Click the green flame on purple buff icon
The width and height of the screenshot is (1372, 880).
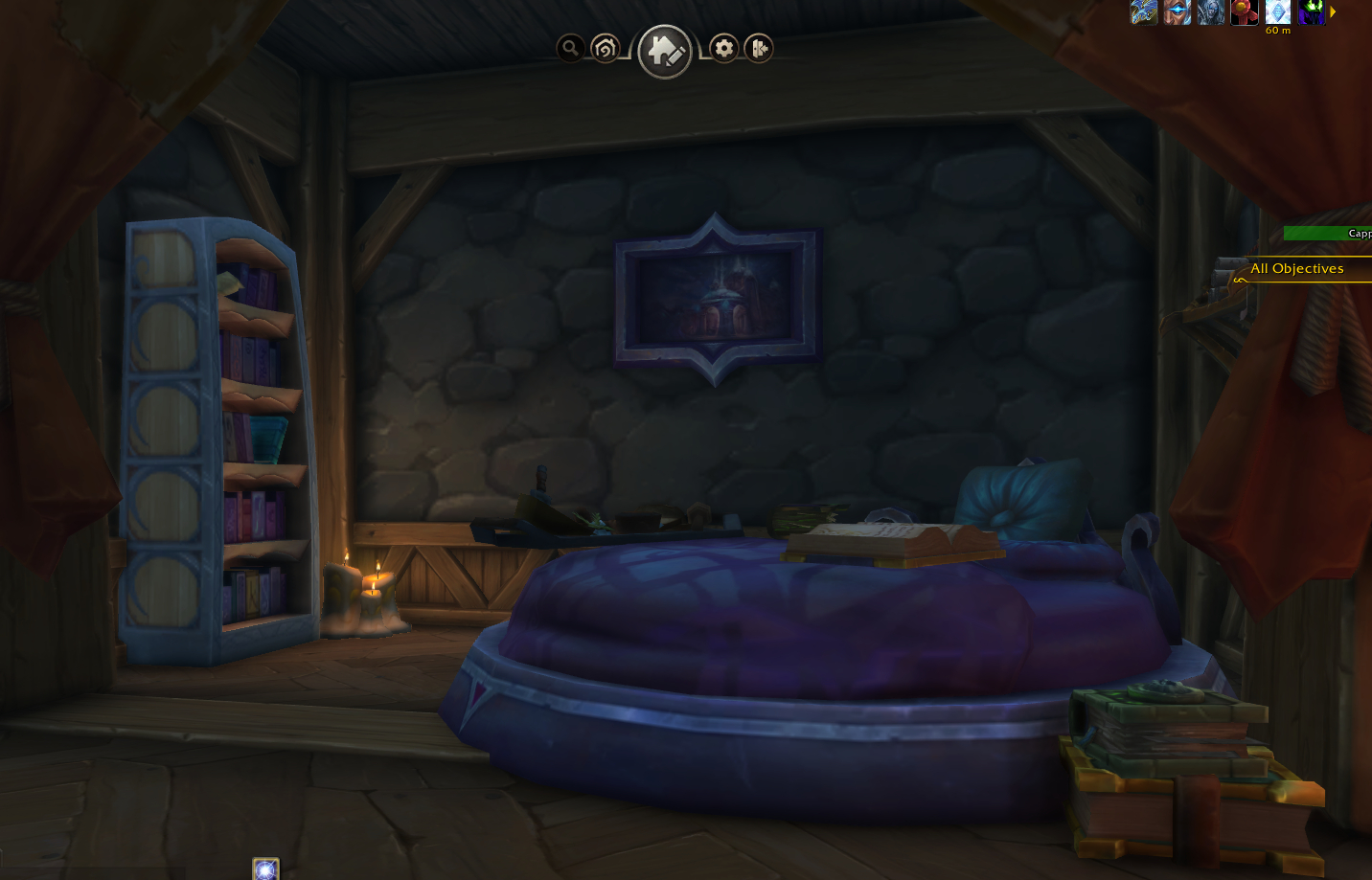coord(1312,11)
